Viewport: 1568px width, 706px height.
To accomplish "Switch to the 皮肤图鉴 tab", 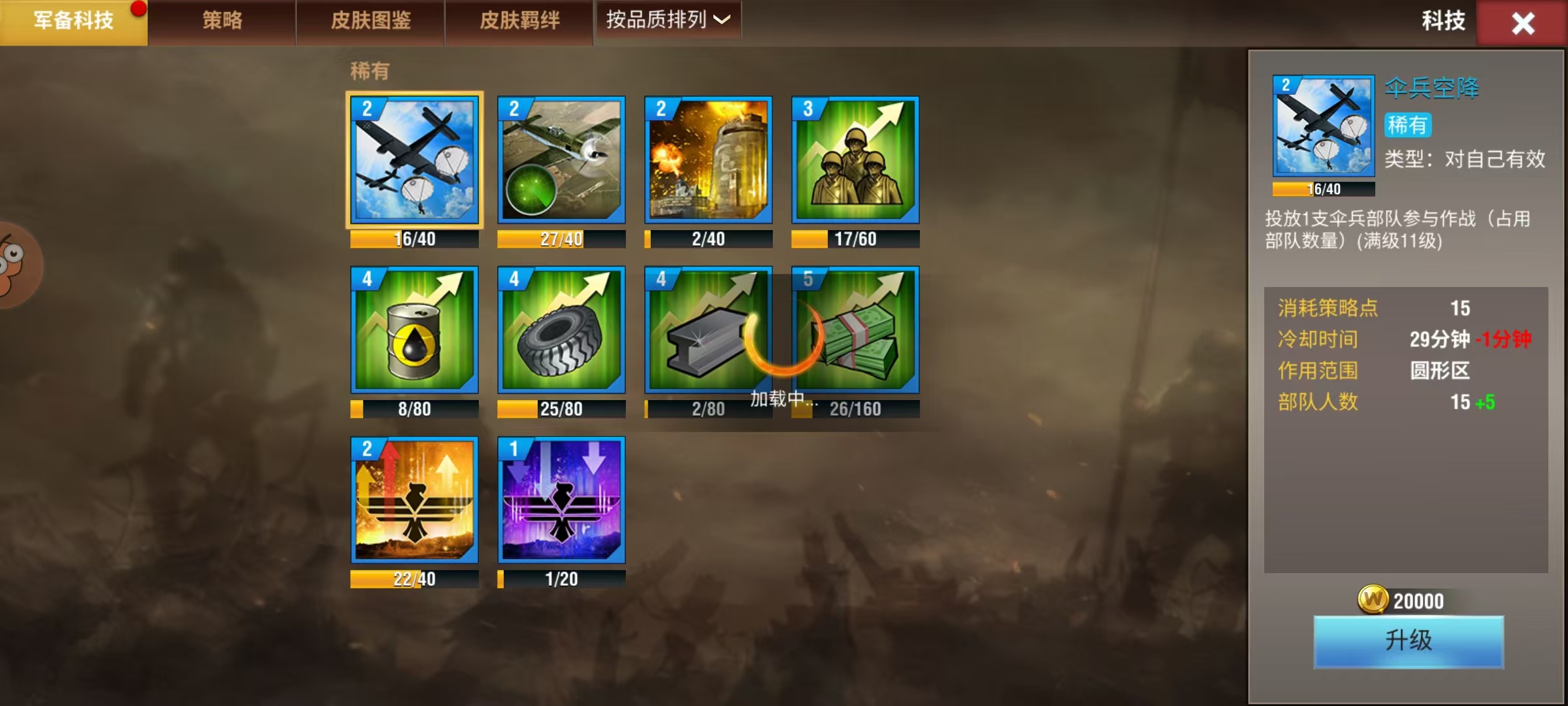I will pyautogui.click(x=370, y=22).
